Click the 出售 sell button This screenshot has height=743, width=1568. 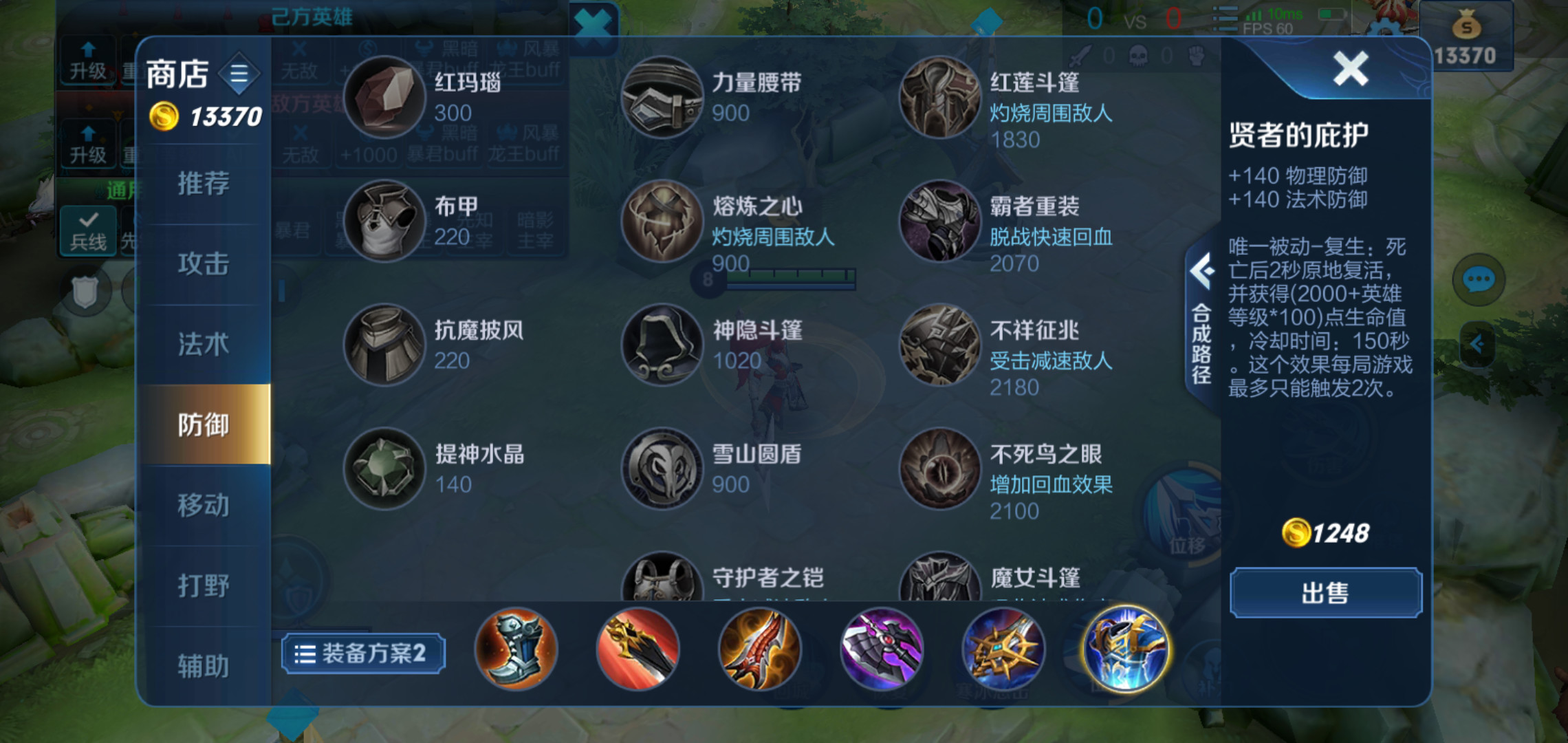pyautogui.click(x=1324, y=593)
